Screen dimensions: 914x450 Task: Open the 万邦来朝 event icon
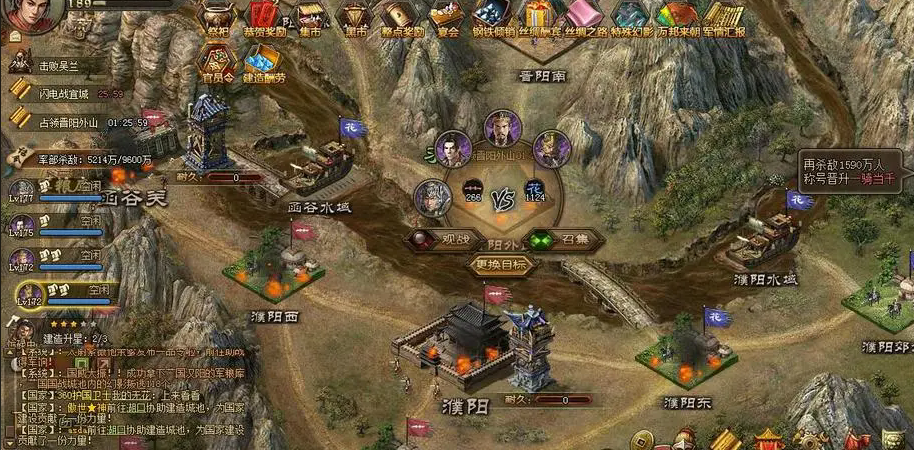[x=677, y=17]
